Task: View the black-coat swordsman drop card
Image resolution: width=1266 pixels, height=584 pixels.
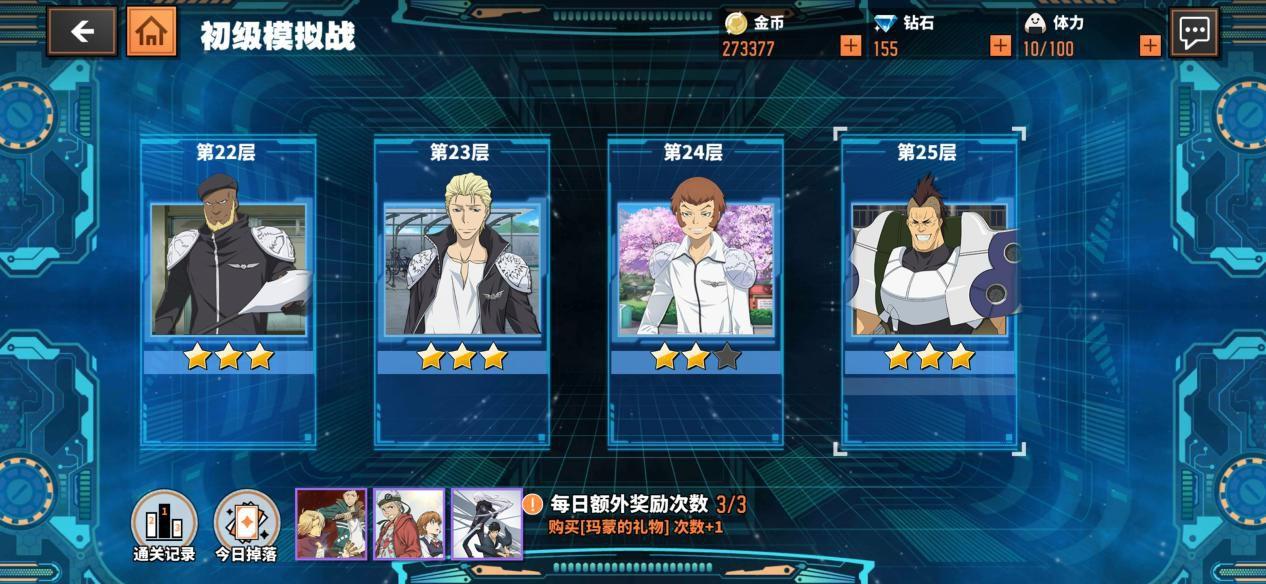Action: (487, 523)
